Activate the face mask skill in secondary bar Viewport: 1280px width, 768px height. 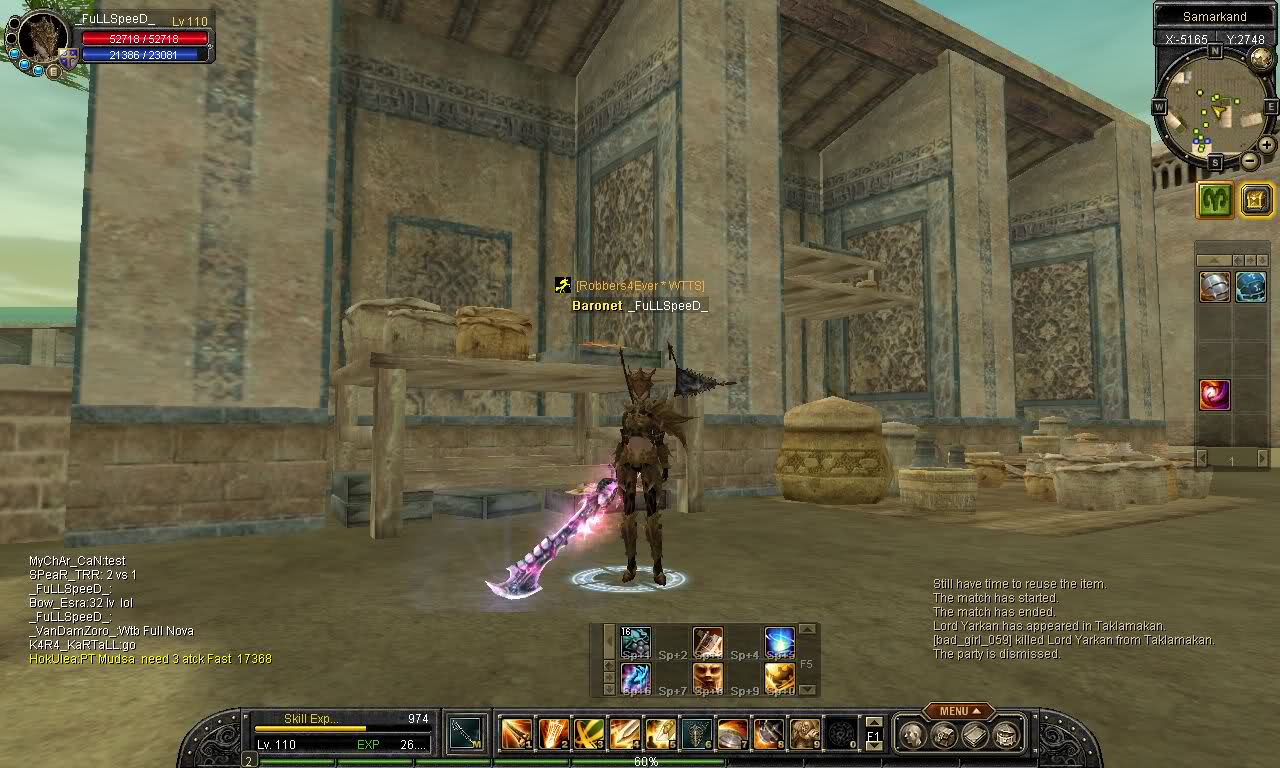tap(708, 678)
